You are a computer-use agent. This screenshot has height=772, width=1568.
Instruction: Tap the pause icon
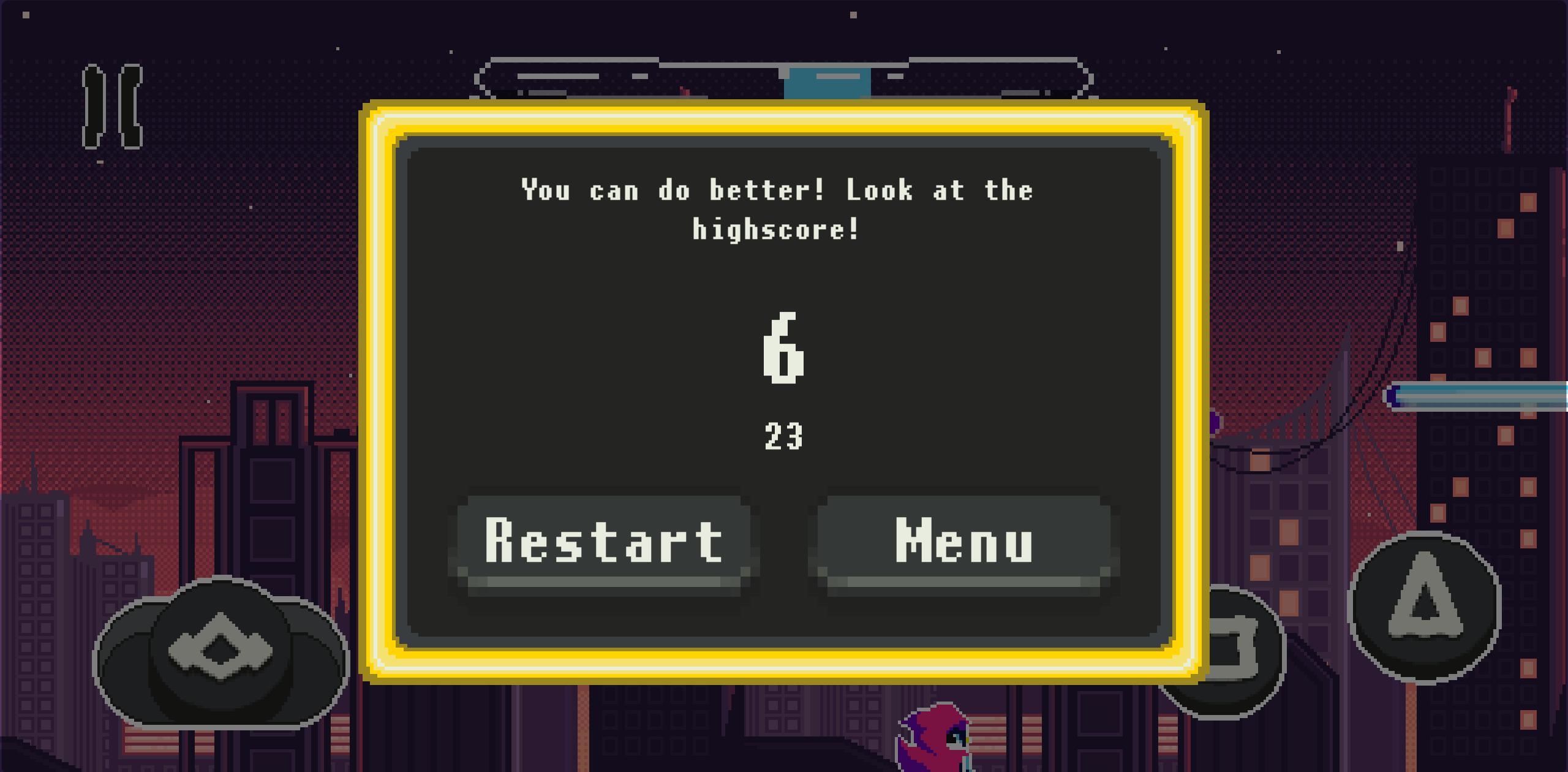(112, 107)
